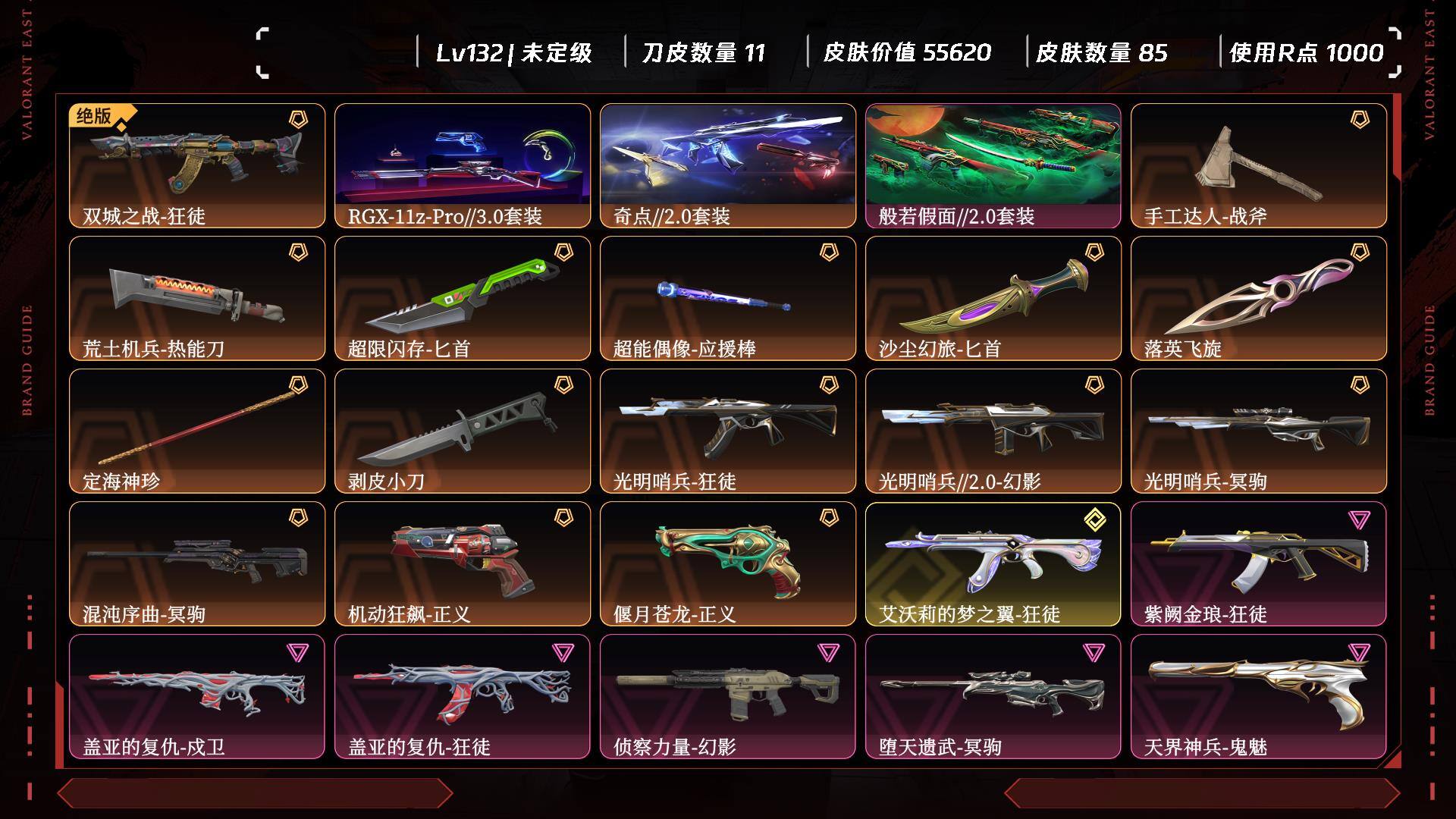Choose the 偃月苍龙-正义 pistol skin
The width and height of the screenshot is (1456, 819).
[x=728, y=563]
